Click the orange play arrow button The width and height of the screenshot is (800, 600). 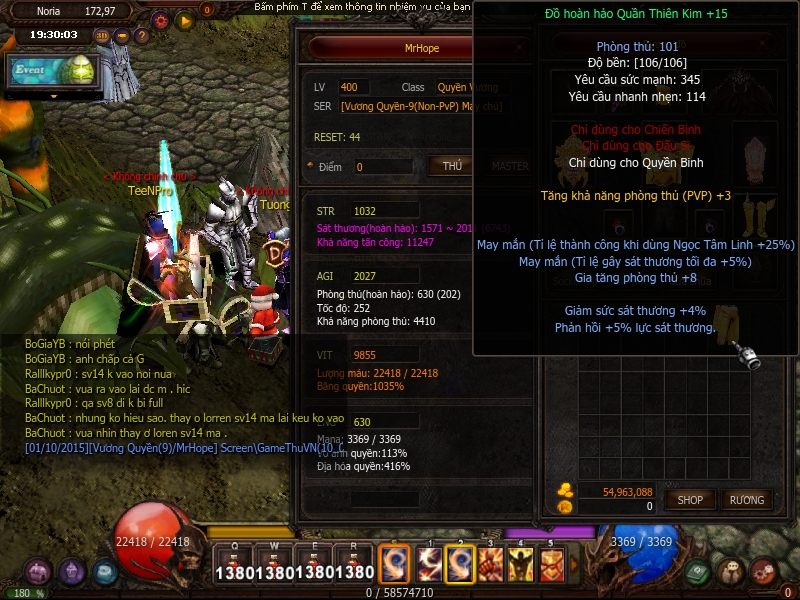click(184, 19)
